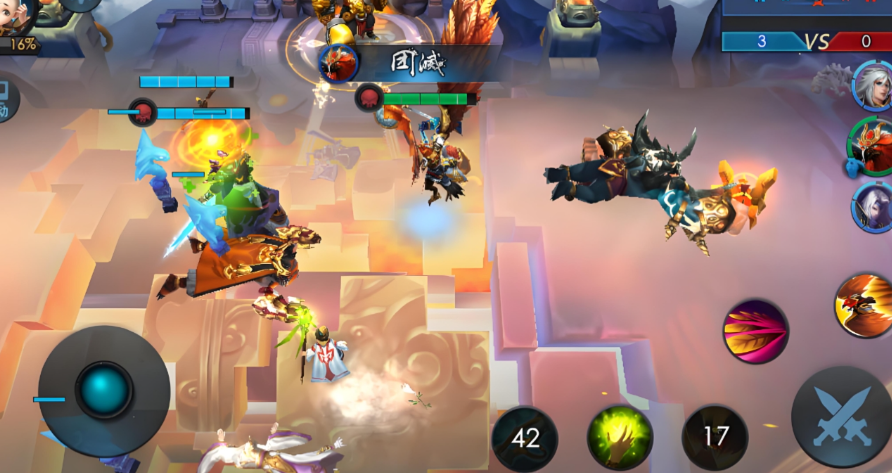The height and width of the screenshot is (473, 892).
Task: Tap the virtual movement joystick
Action: point(104,390)
